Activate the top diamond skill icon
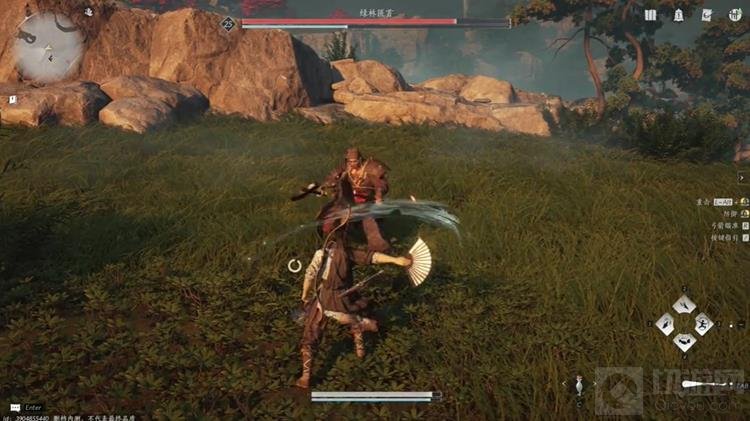 tap(684, 304)
